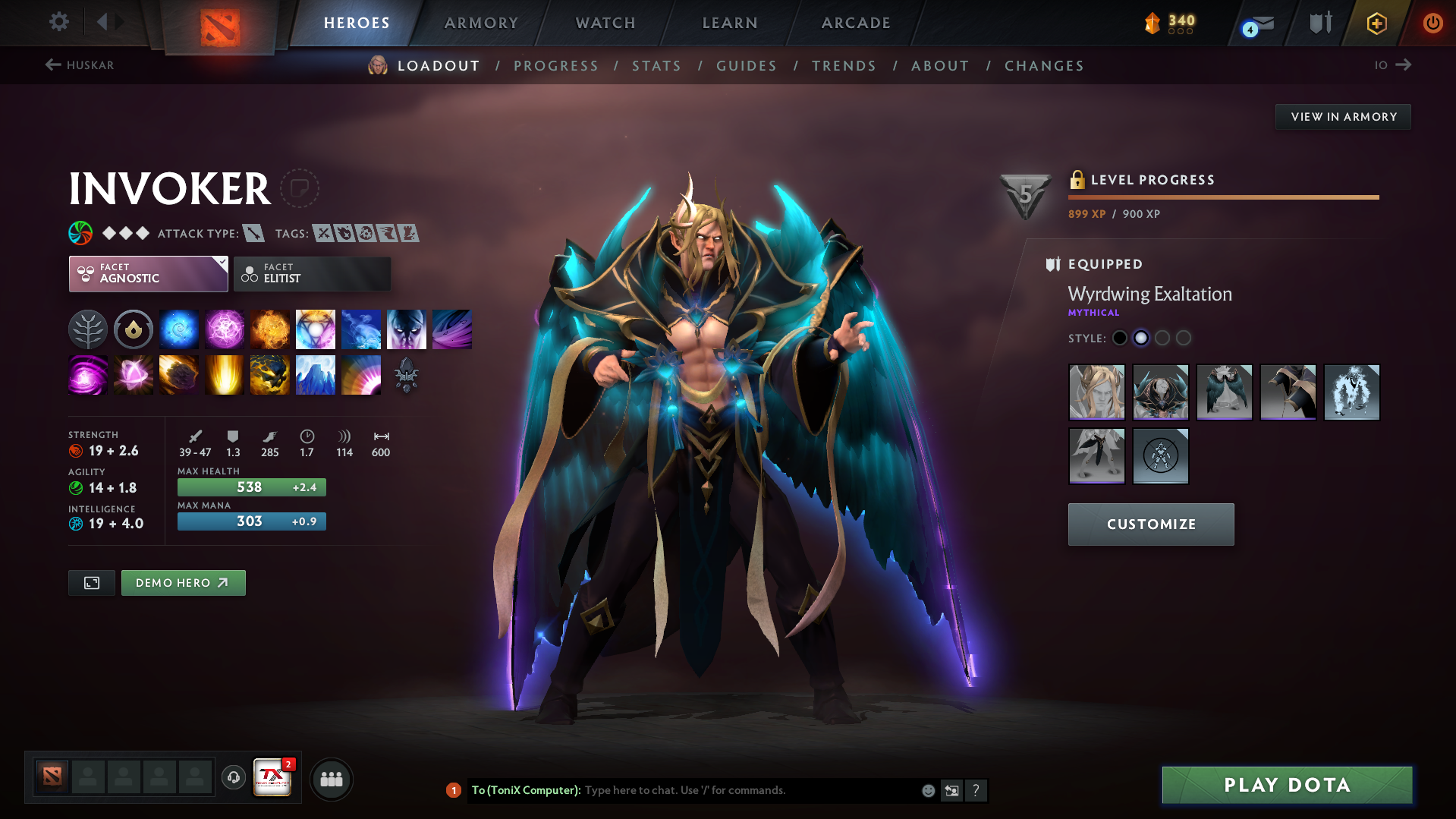The width and height of the screenshot is (1456, 819).
Task: Switch to the STATS tab
Action: [x=656, y=66]
